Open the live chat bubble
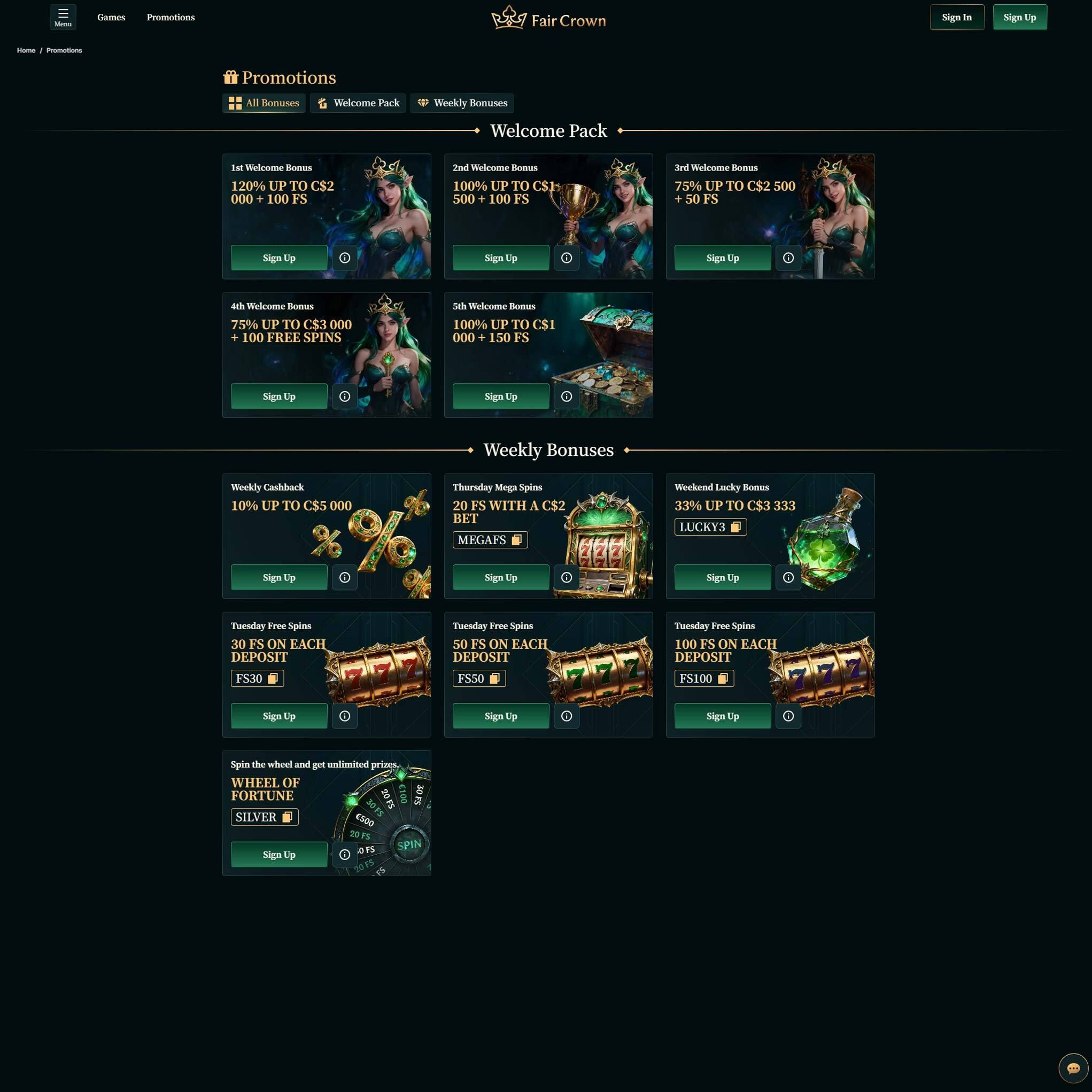The width and height of the screenshot is (1092, 1092). click(x=1073, y=1068)
